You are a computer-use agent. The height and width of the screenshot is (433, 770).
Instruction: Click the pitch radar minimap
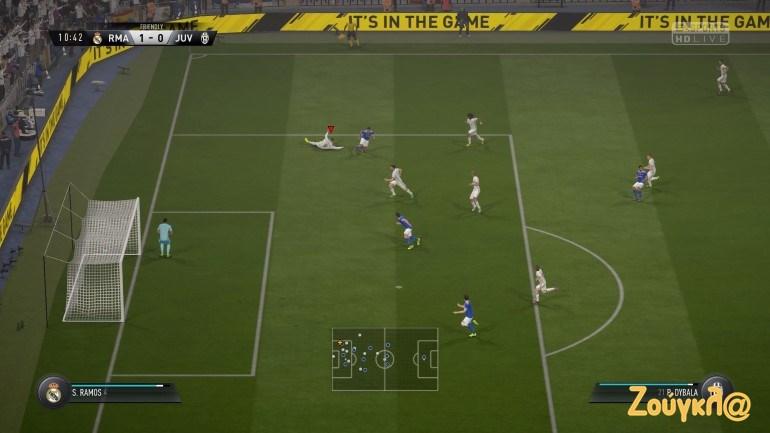(385, 358)
